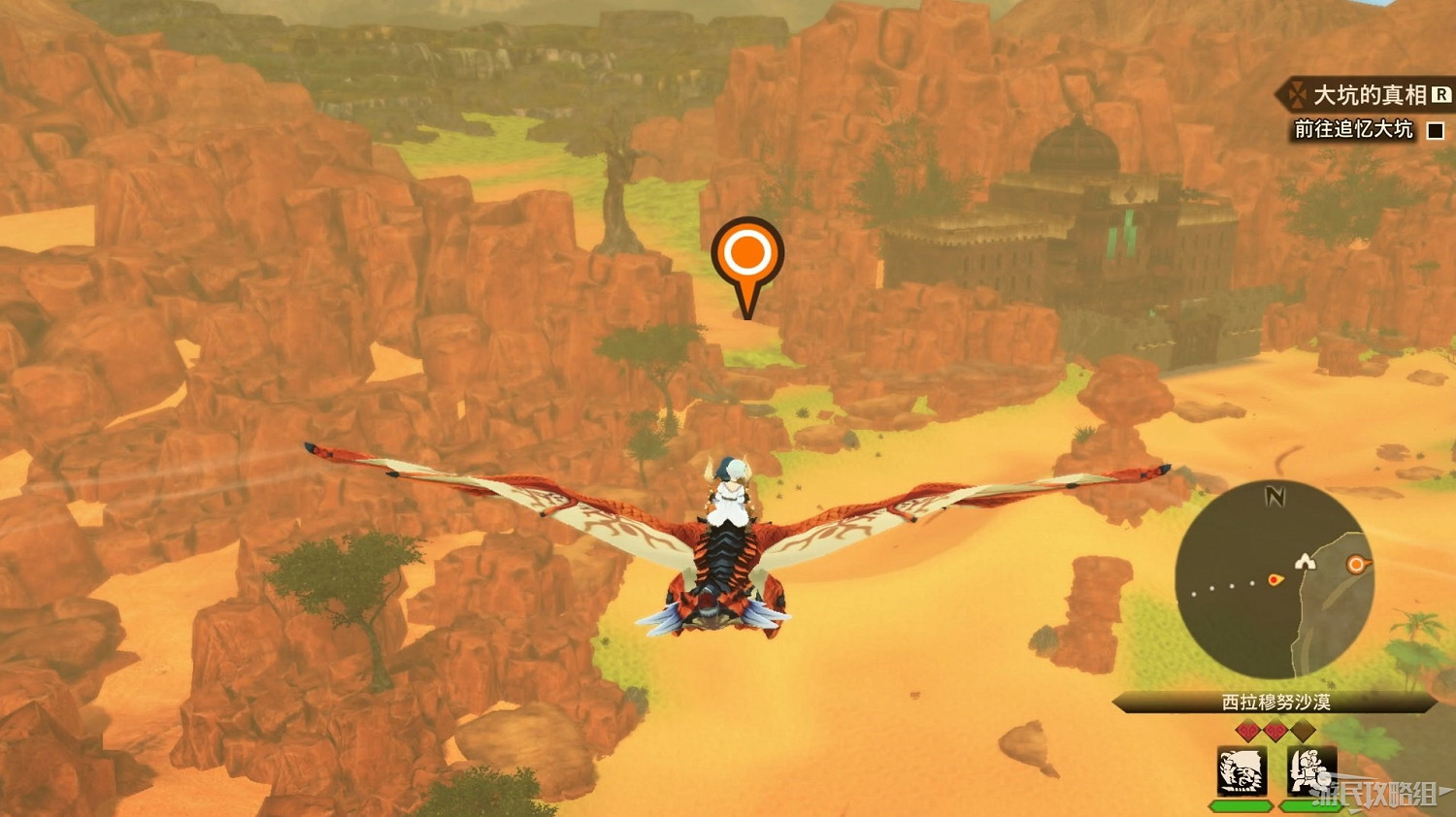Click the monster portrait icon above the left health bar
Image resolution: width=1456 pixels, height=817 pixels.
click(1241, 770)
